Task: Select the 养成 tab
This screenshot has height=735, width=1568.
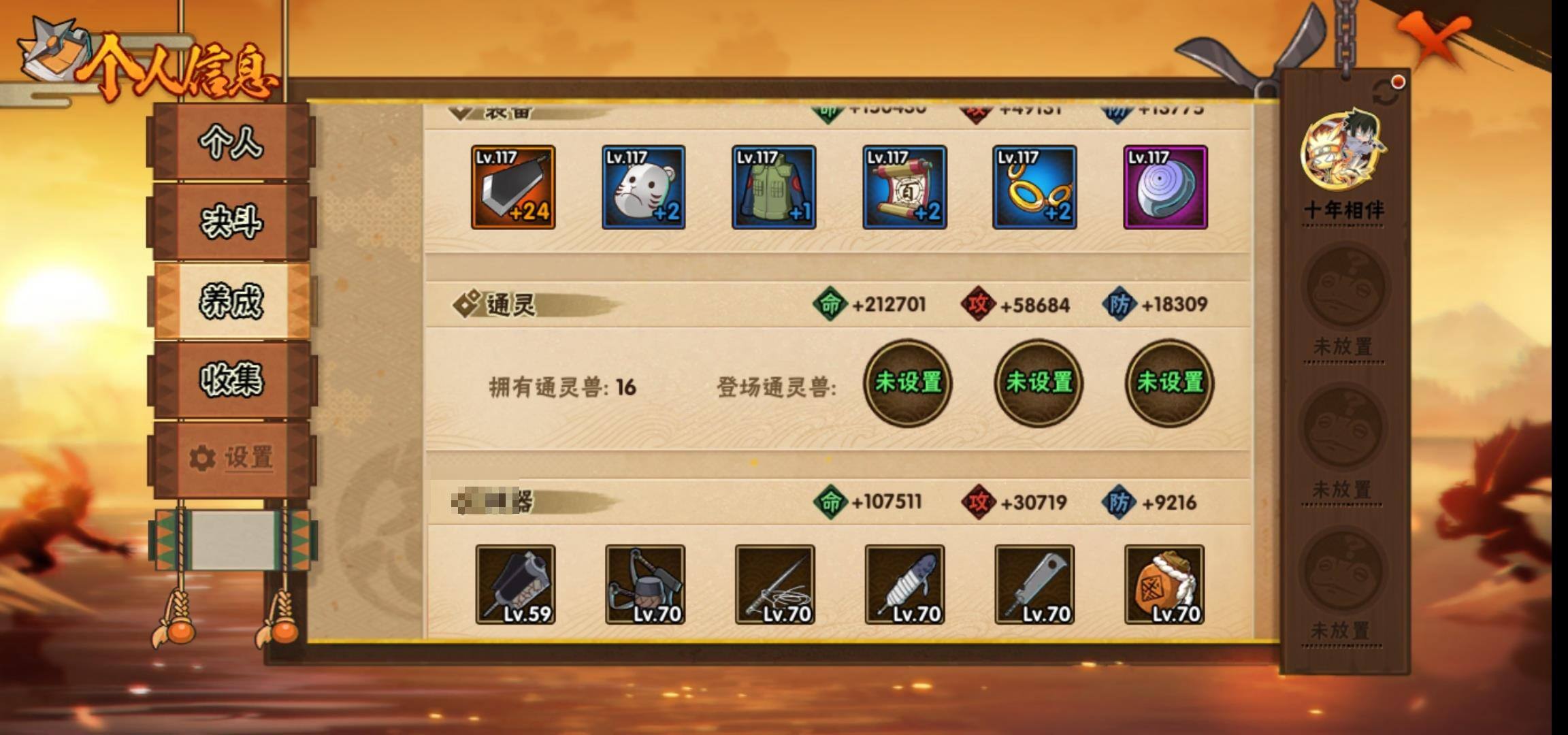Action: coord(231,301)
